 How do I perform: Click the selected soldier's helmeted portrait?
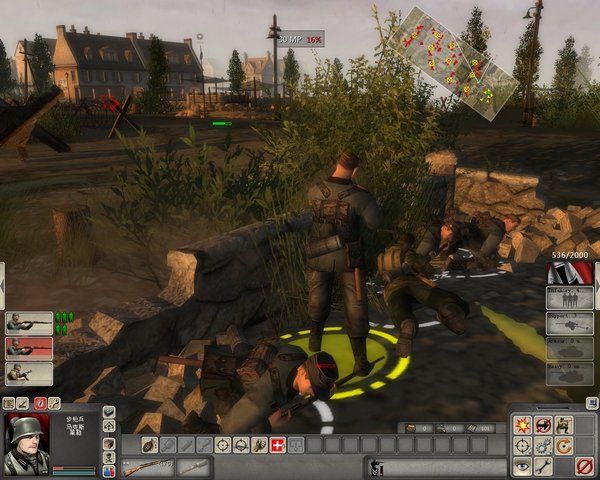tap(27, 443)
